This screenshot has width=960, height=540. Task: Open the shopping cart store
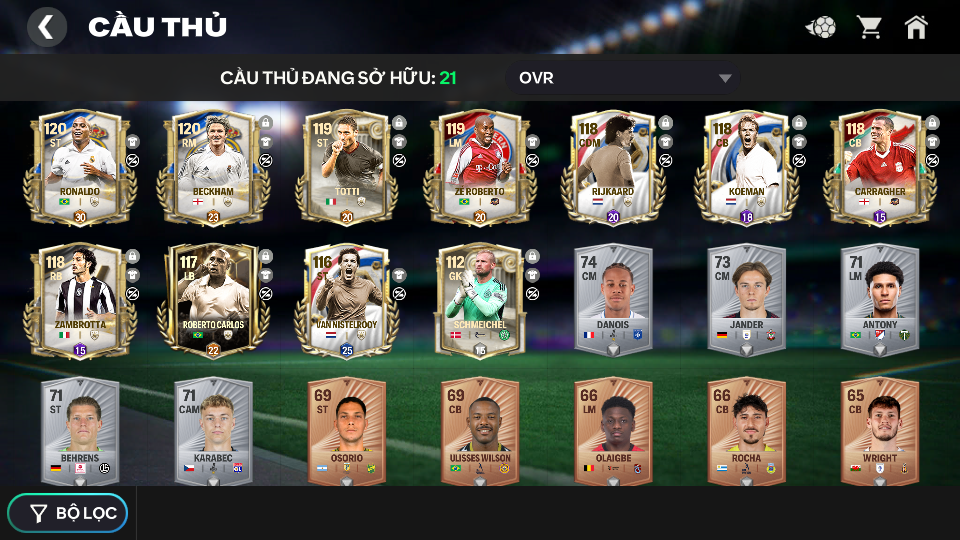point(869,27)
